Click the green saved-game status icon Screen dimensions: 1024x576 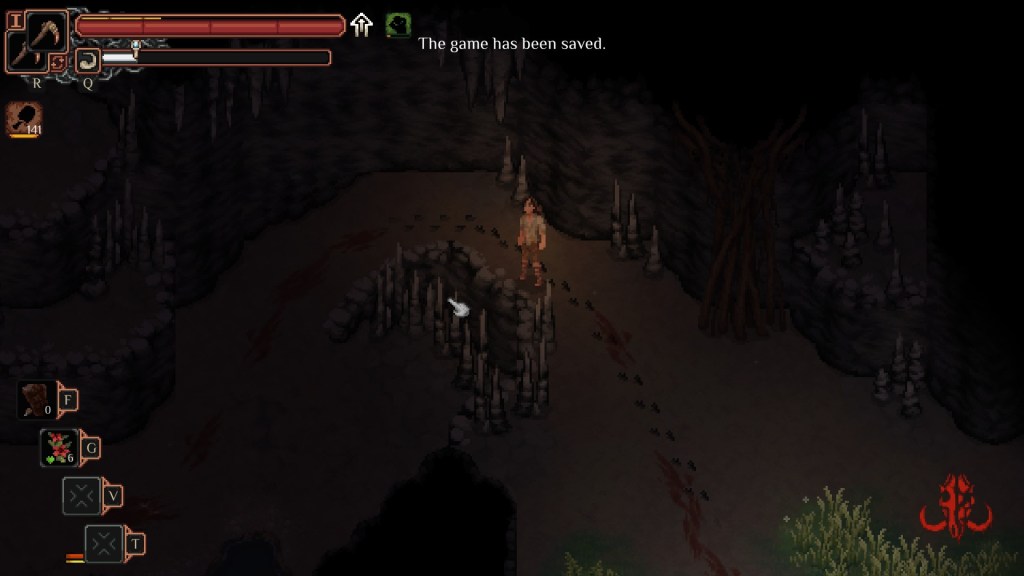click(398, 25)
